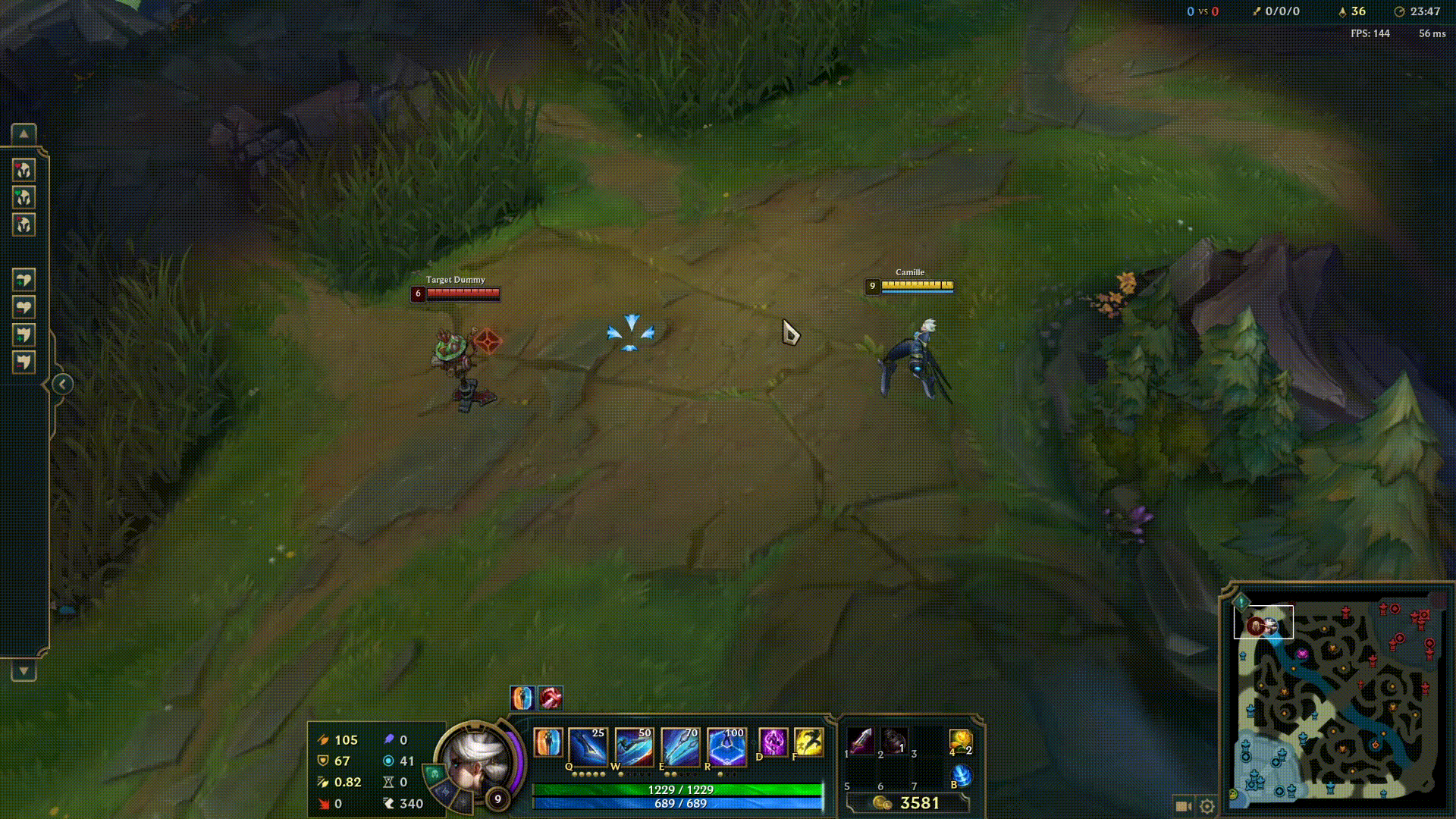Click the bottom practice panel scroll-down arrow

click(24, 671)
